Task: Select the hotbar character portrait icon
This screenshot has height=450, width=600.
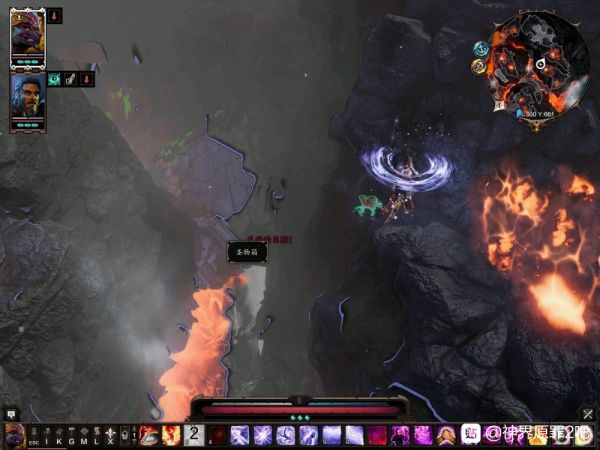Action: pos(13,435)
